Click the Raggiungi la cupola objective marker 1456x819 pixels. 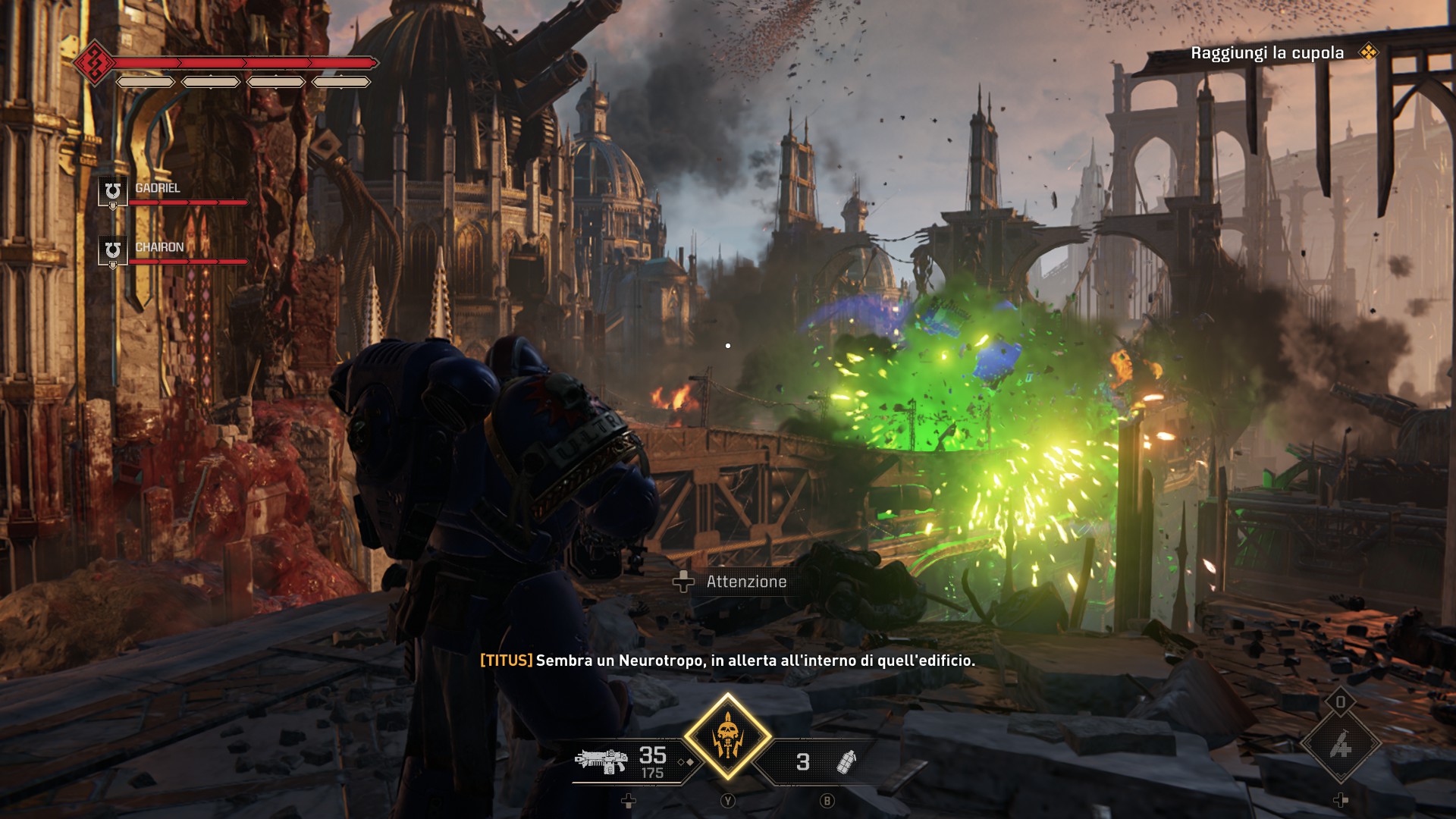(1368, 52)
